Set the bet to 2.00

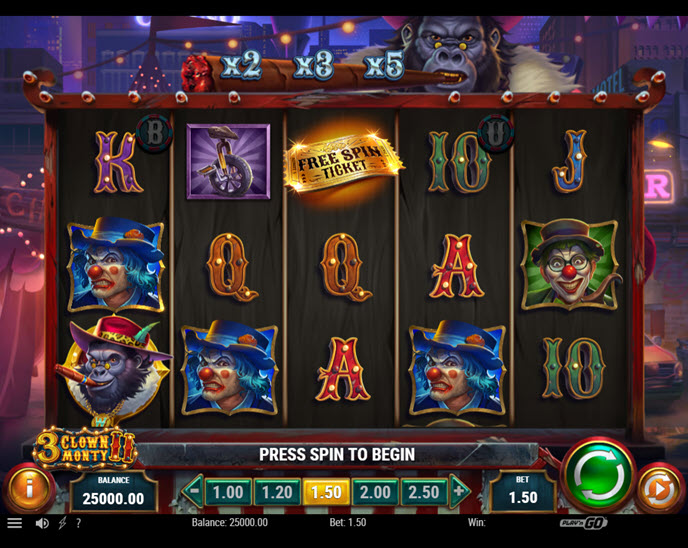click(375, 492)
